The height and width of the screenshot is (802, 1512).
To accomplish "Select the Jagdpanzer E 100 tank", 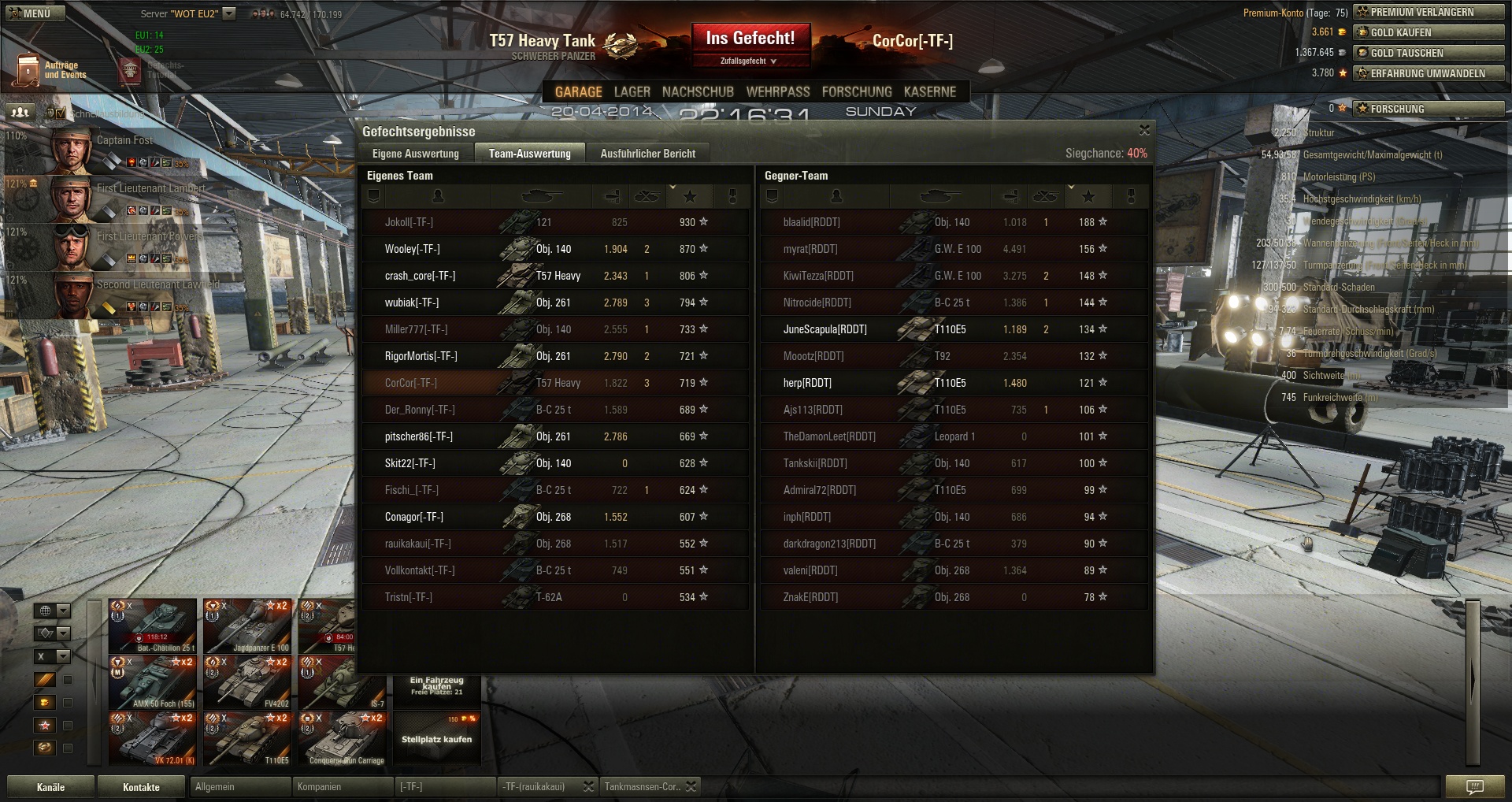I will [247, 626].
